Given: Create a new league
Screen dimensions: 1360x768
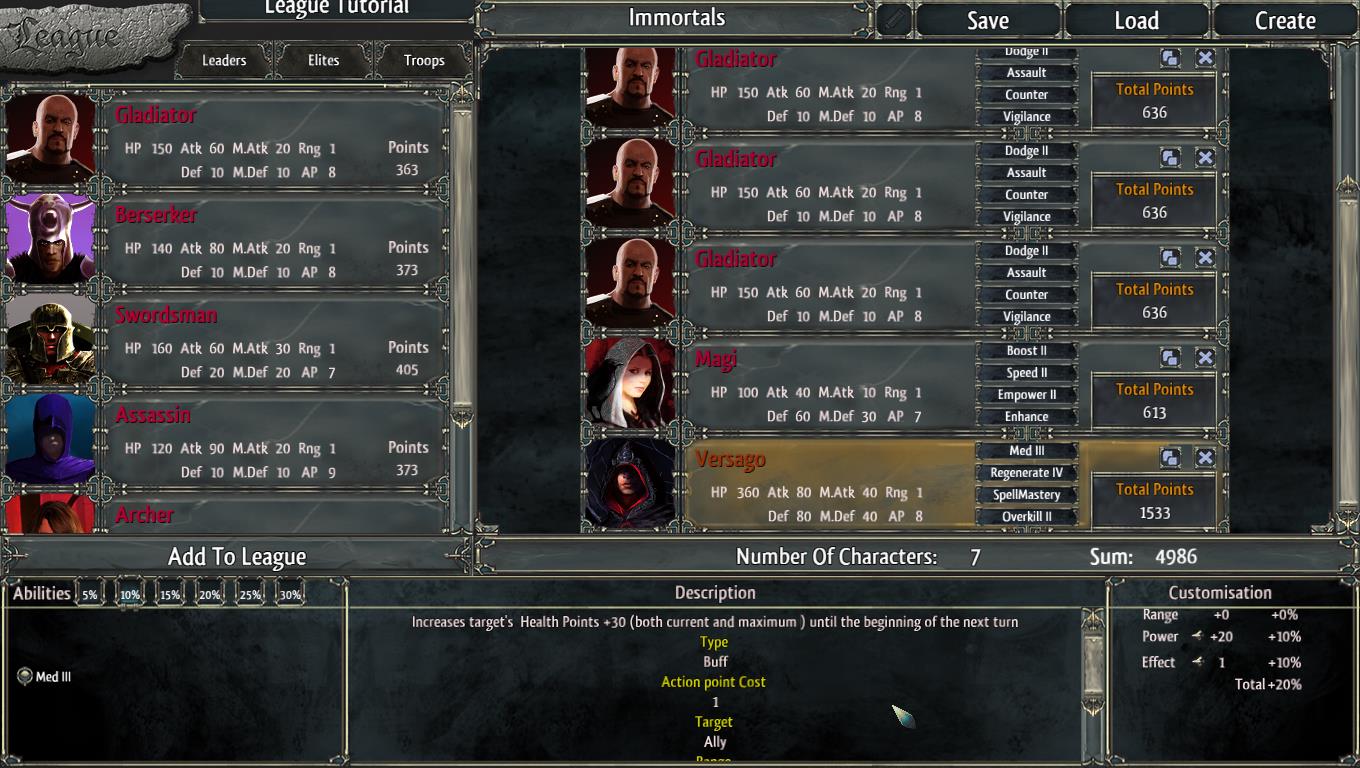Looking at the screenshot, I should [1285, 21].
